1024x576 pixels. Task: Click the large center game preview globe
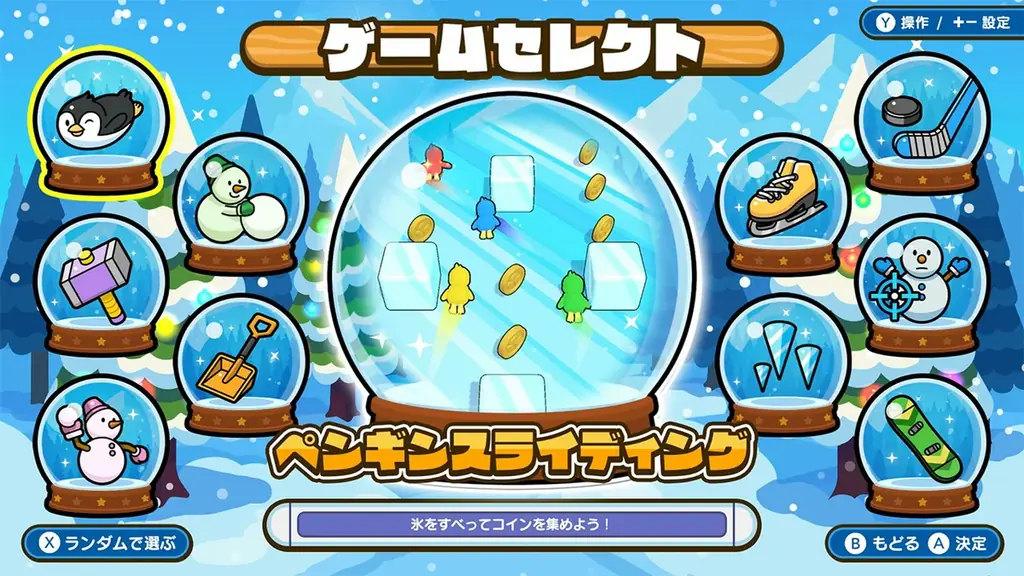tap(512, 260)
